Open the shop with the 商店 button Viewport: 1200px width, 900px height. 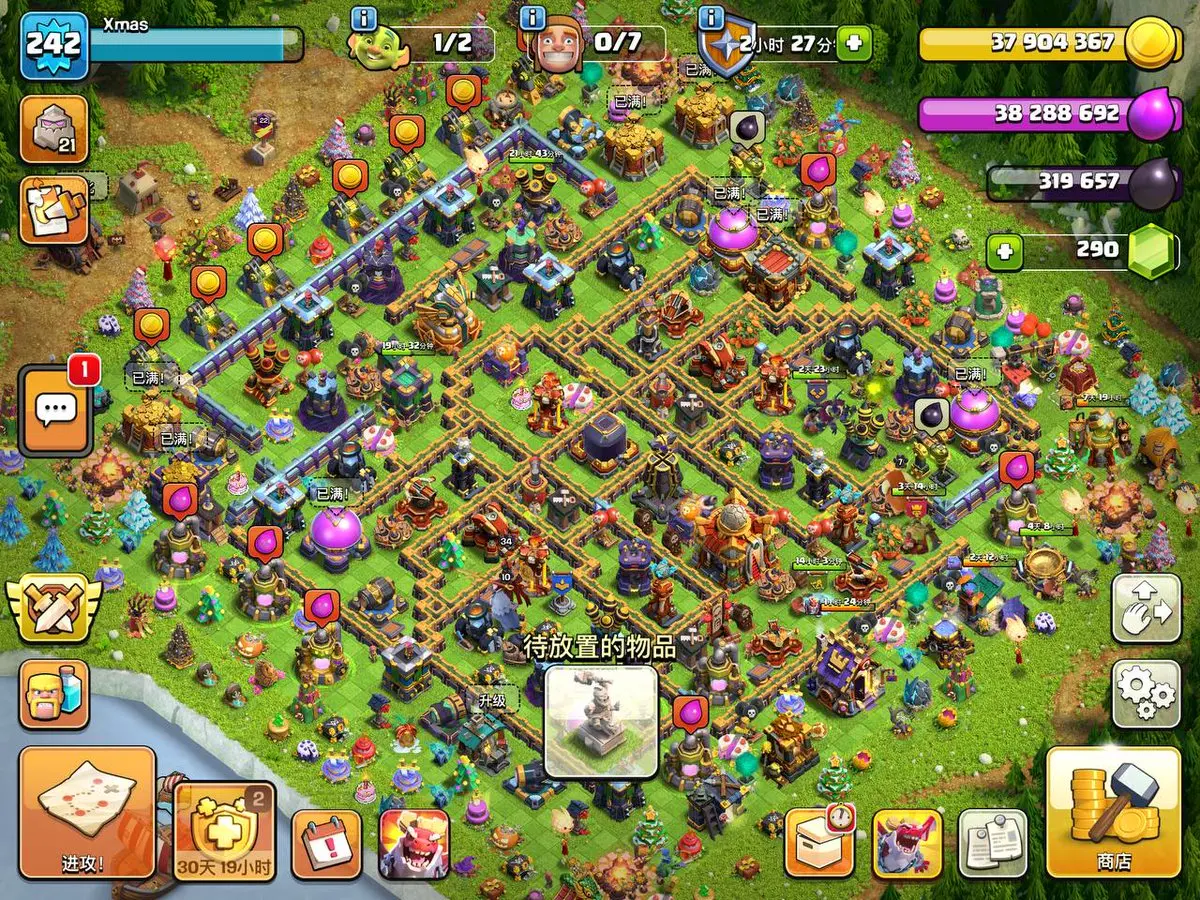(1113, 812)
